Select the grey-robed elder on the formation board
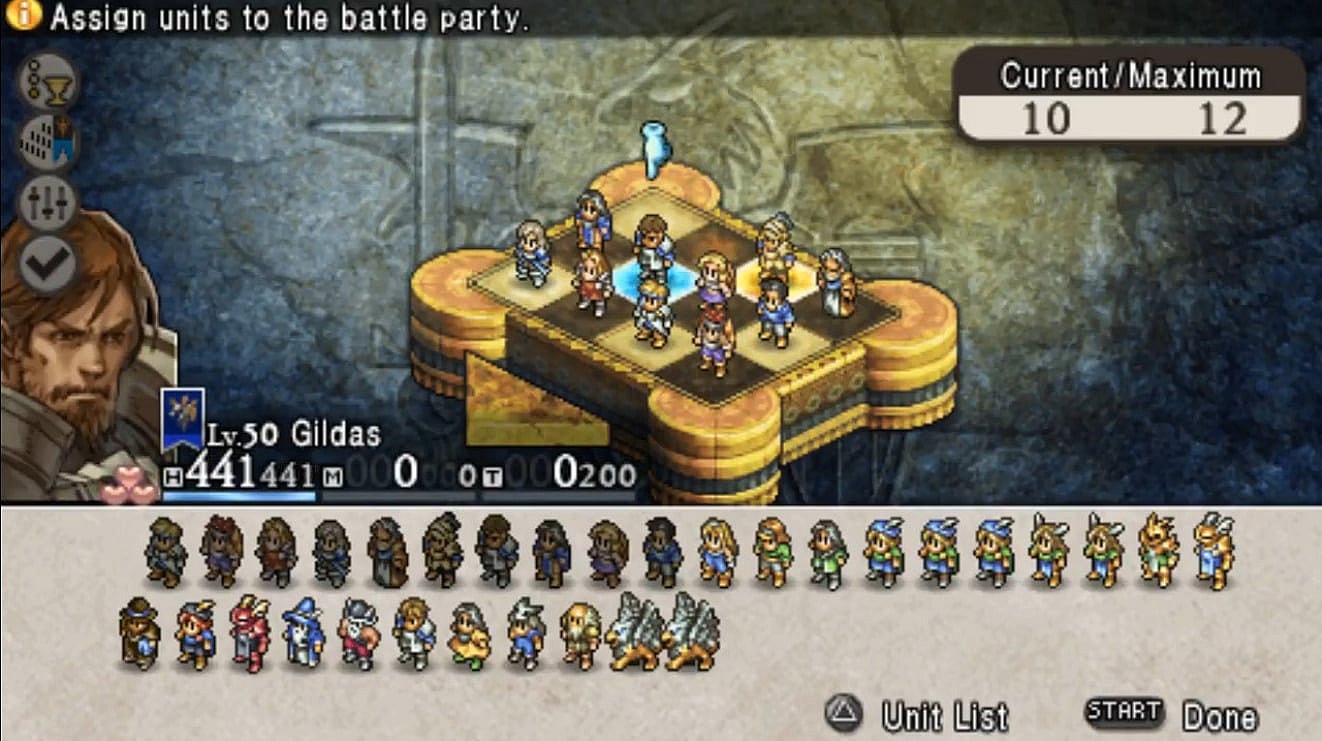The width and height of the screenshot is (1322, 741). pos(836,281)
